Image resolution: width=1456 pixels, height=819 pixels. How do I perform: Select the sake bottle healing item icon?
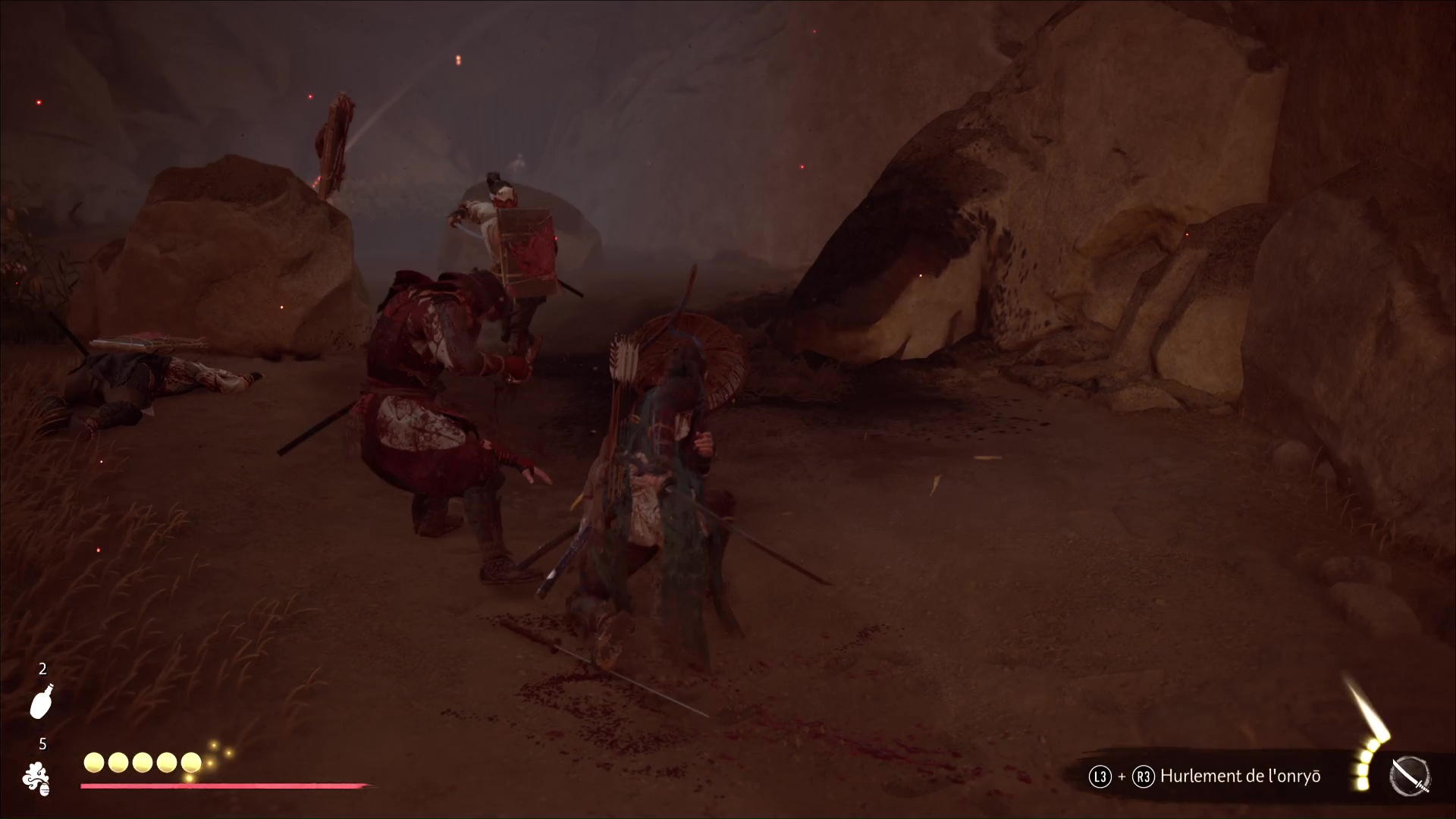42,701
